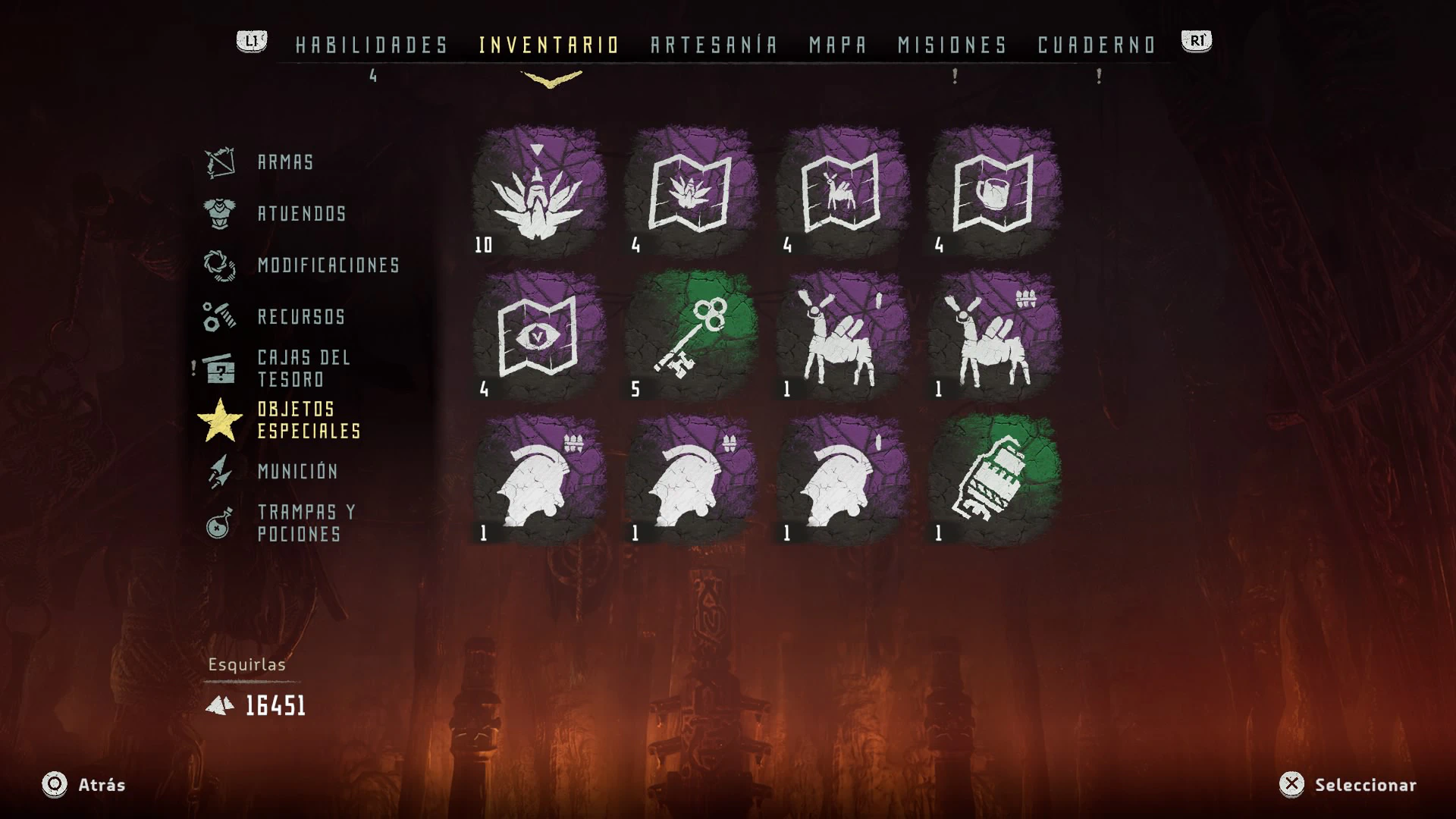1456x819 pixels.
Task: Open the Modificaciones category
Action: (x=328, y=265)
